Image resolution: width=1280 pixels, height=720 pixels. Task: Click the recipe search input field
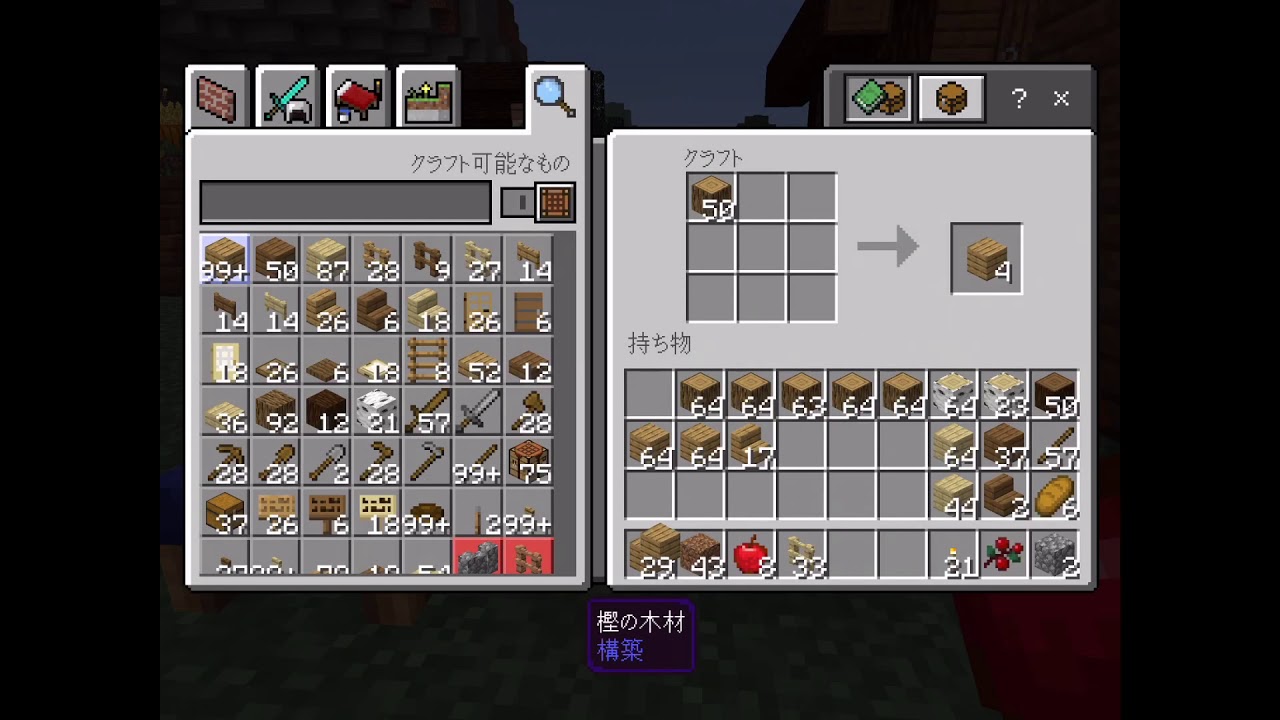click(345, 200)
